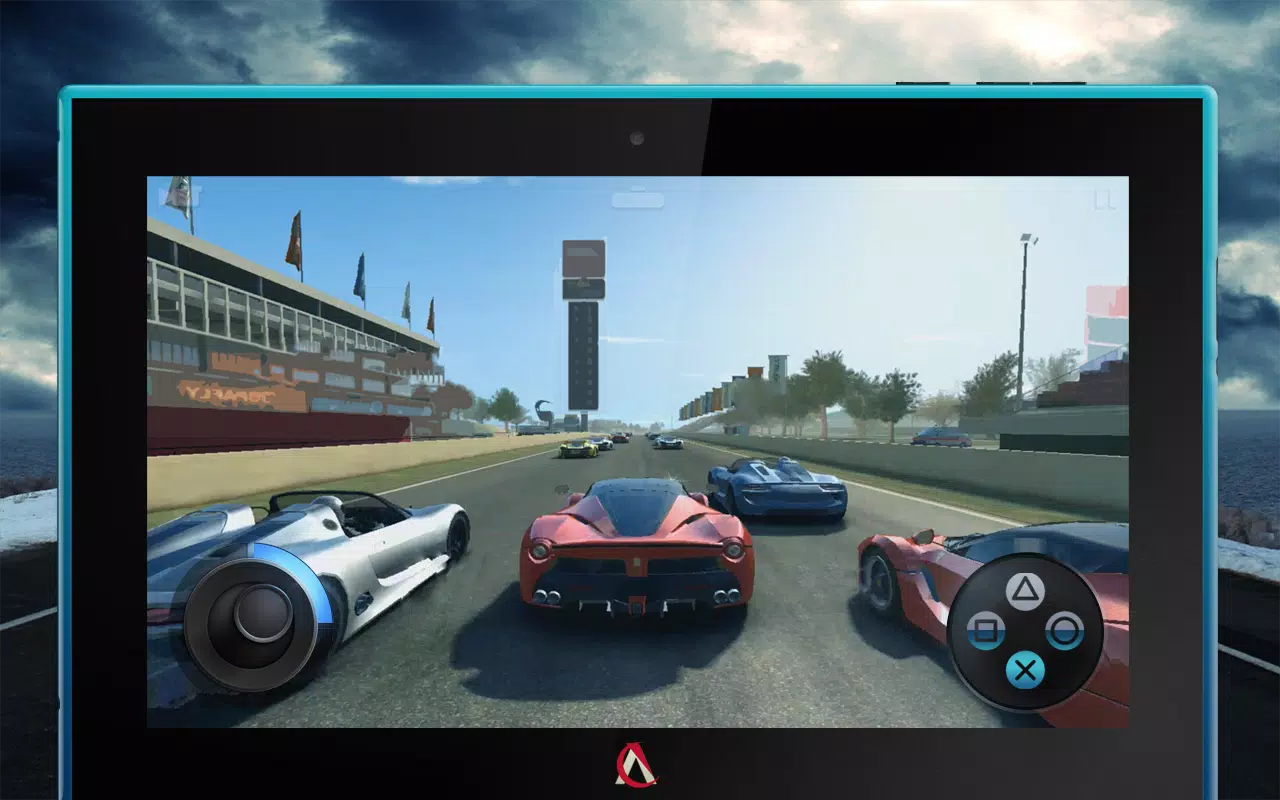Tap the virtual joystick directional control

tap(252, 625)
